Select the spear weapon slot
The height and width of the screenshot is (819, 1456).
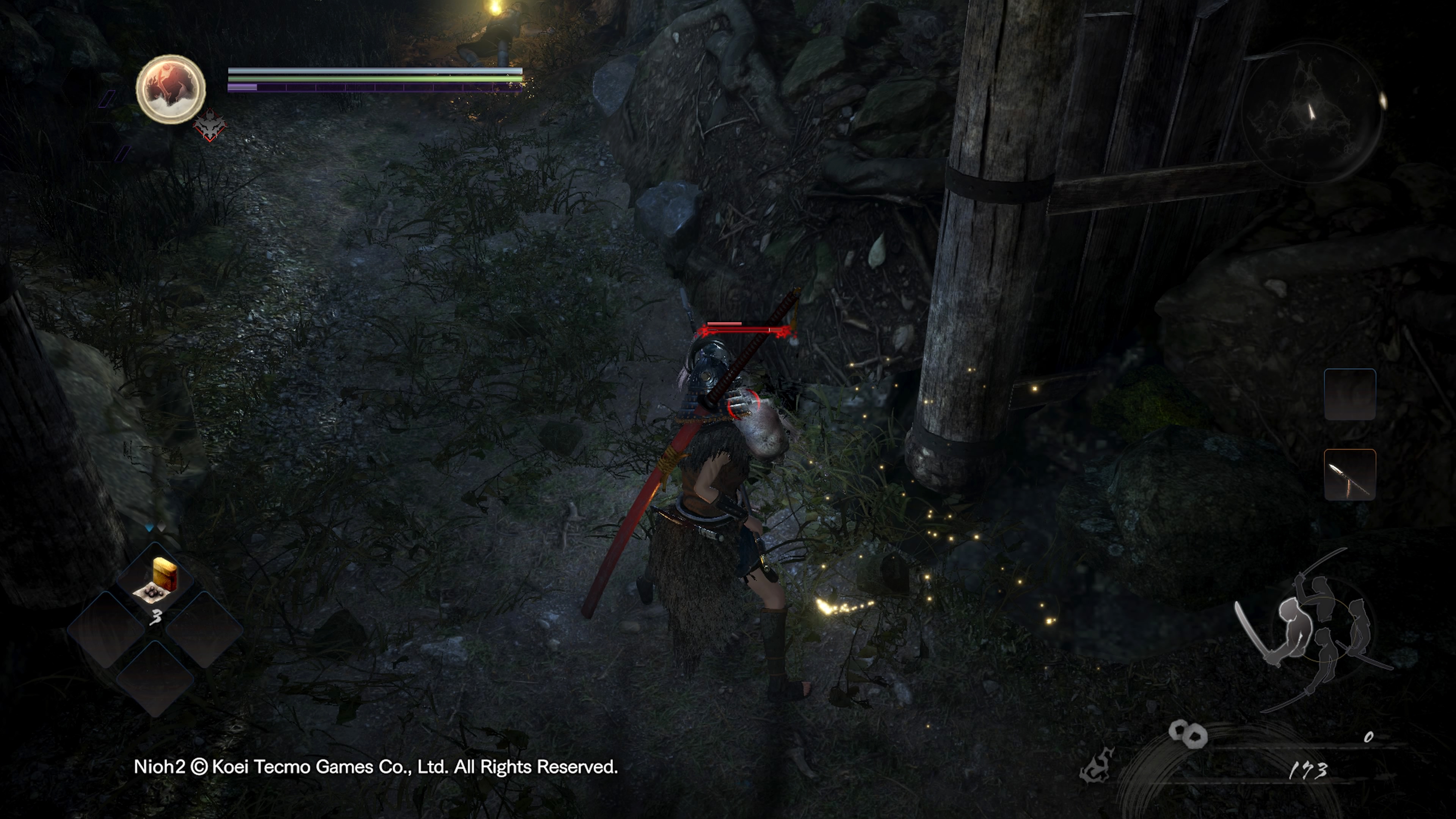pyautogui.click(x=1349, y=475)
